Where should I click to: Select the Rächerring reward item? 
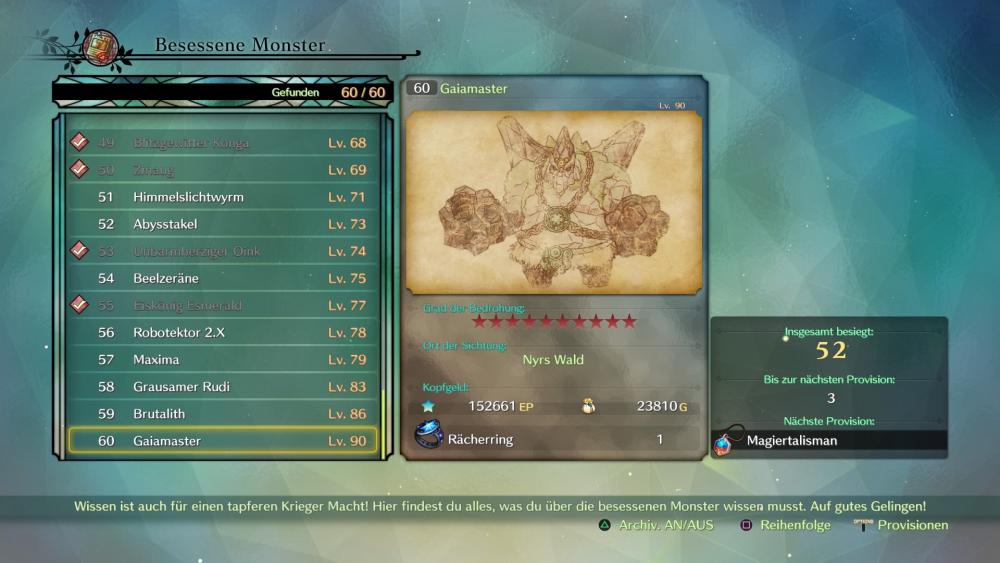480,439
